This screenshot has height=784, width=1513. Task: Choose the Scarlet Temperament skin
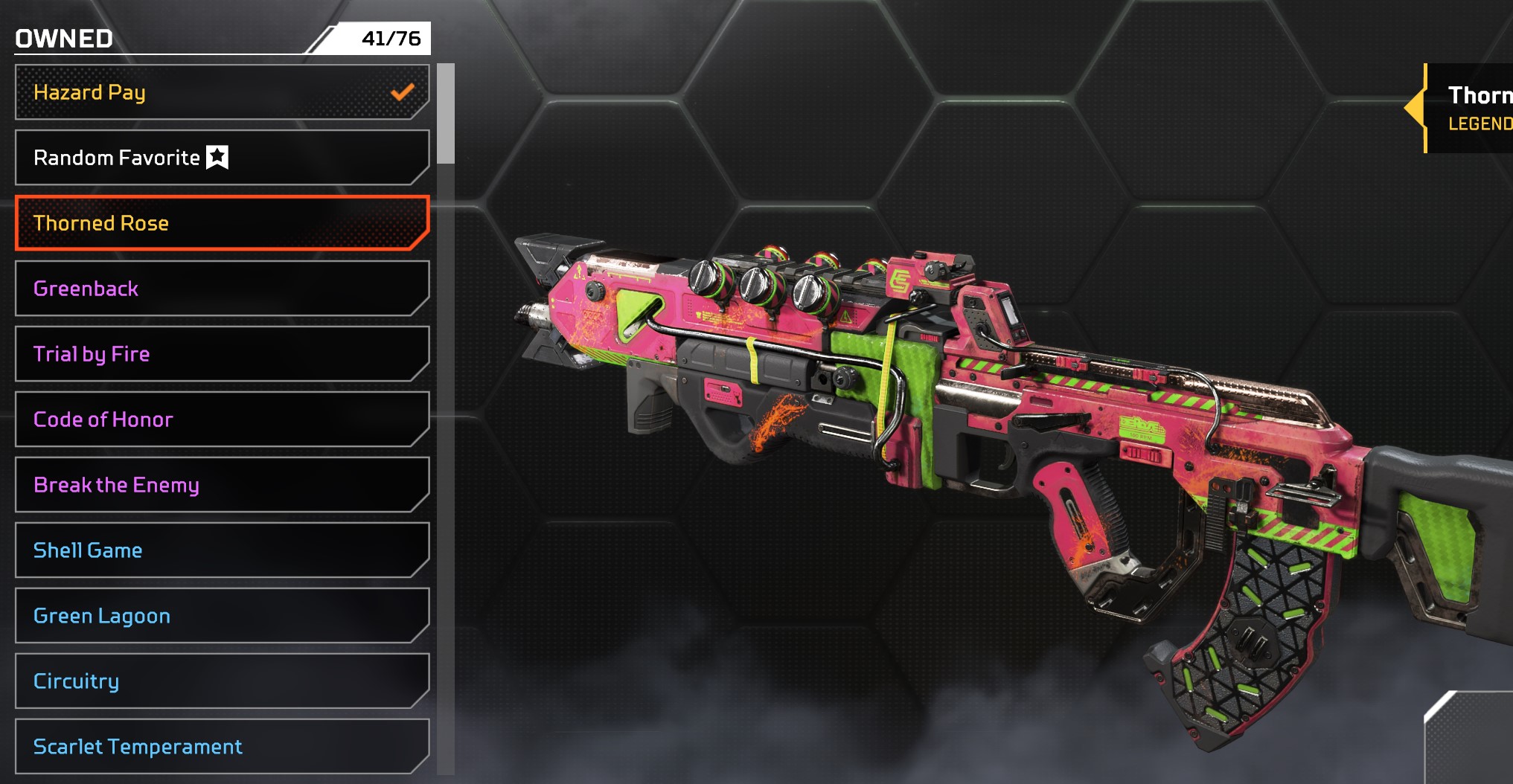point(222,746)
